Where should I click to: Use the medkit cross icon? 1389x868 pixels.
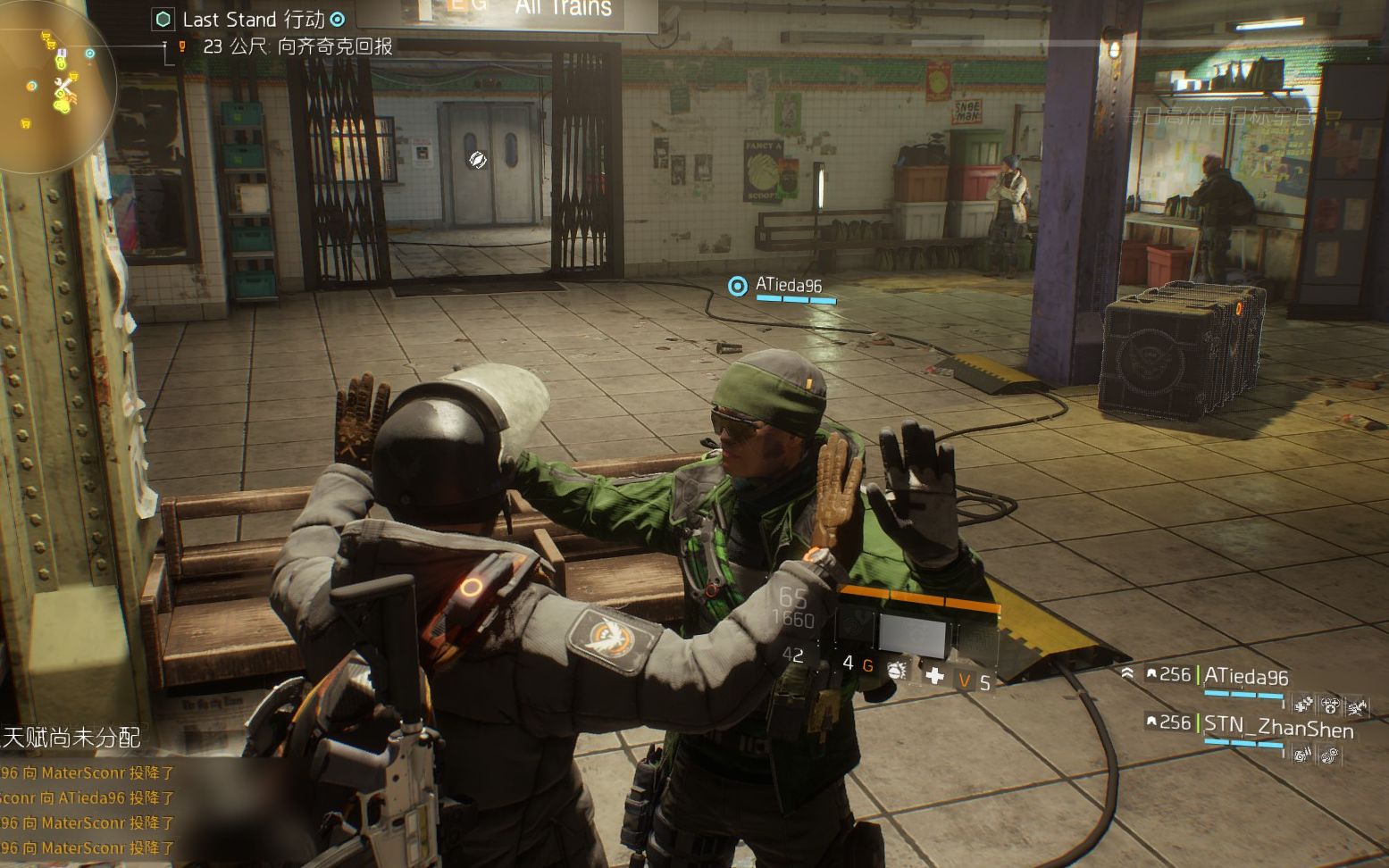[x=934, y=675]
